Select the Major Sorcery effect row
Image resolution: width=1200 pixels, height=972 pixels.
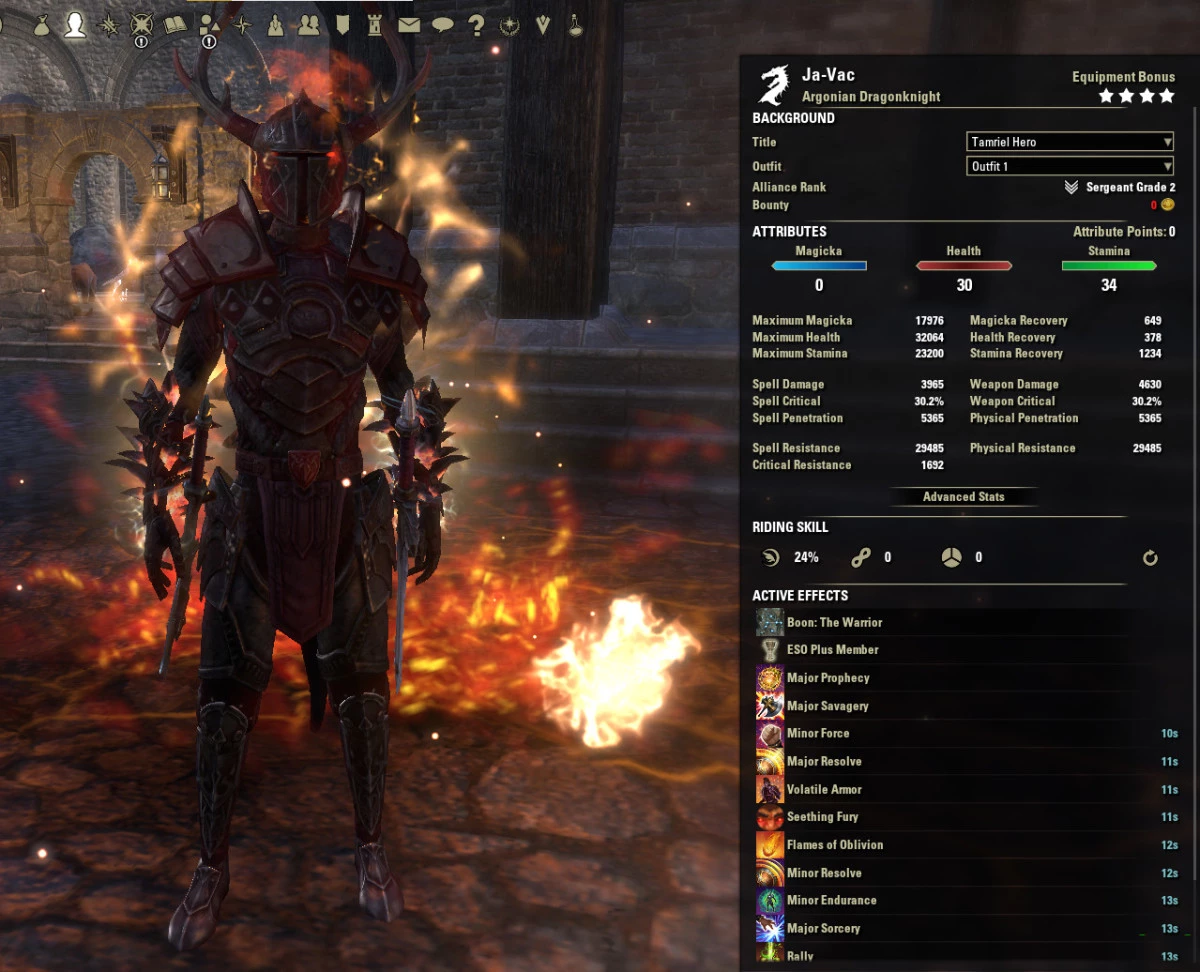click(x=823, y=929)
